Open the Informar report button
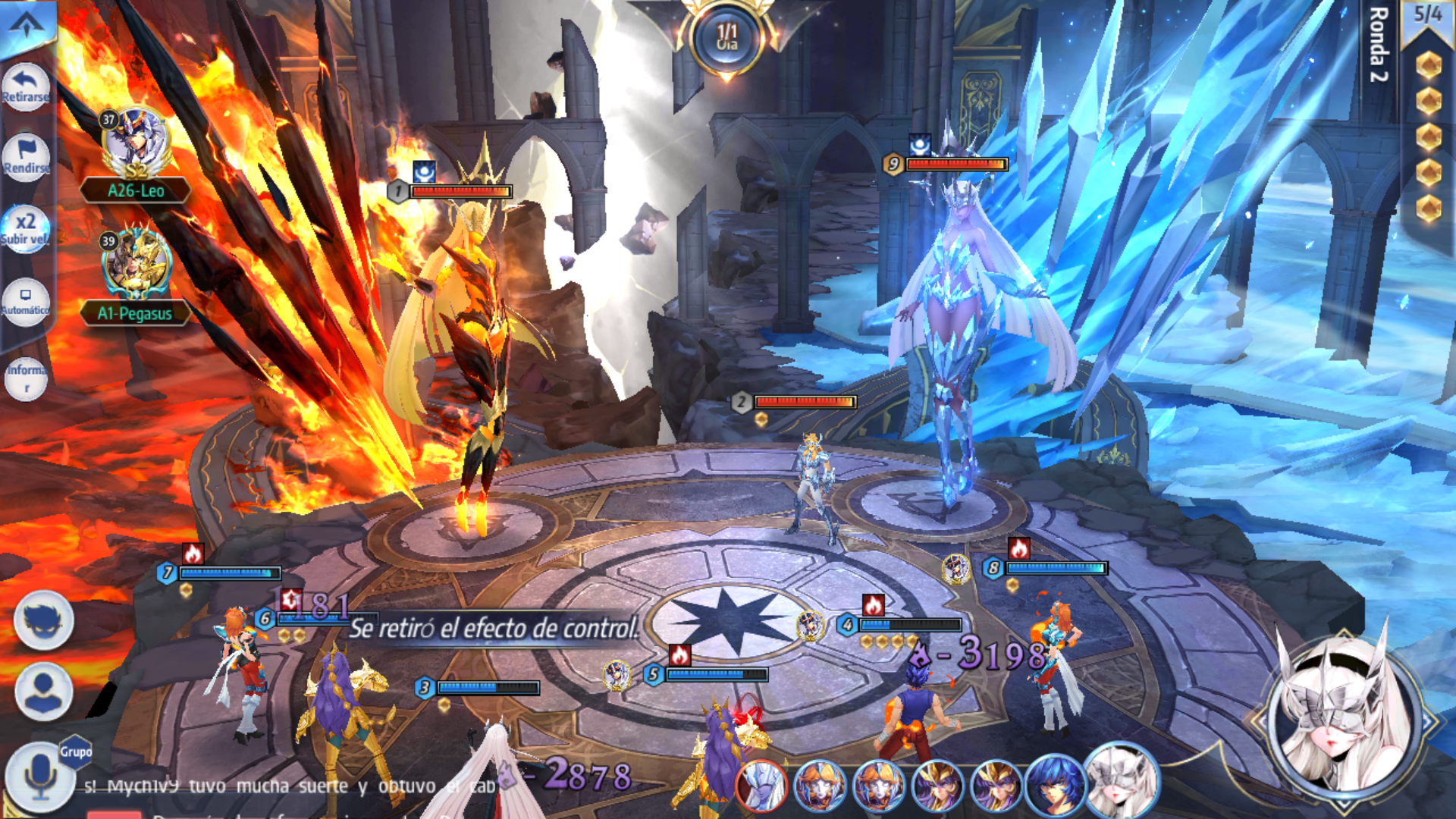Viewport: 1456px width, 819px height. coord(26,378)
